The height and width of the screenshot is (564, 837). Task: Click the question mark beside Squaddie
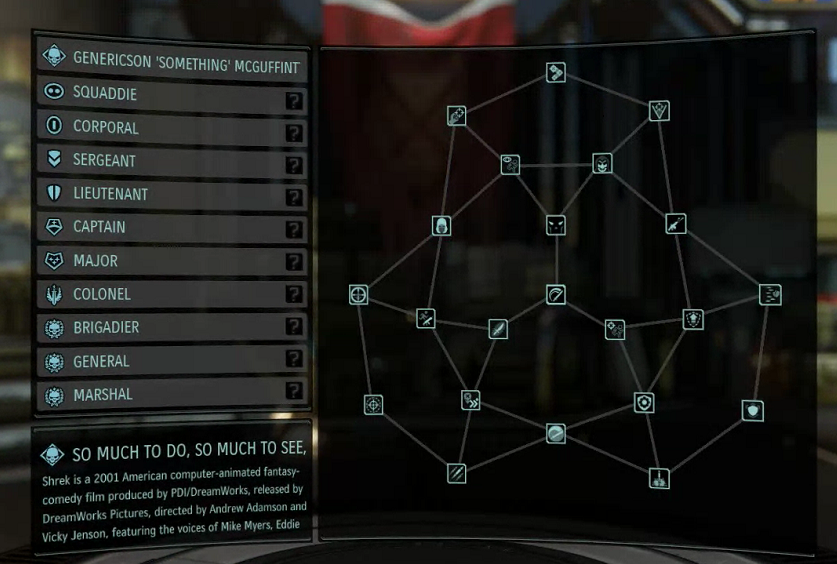(294, 100)
